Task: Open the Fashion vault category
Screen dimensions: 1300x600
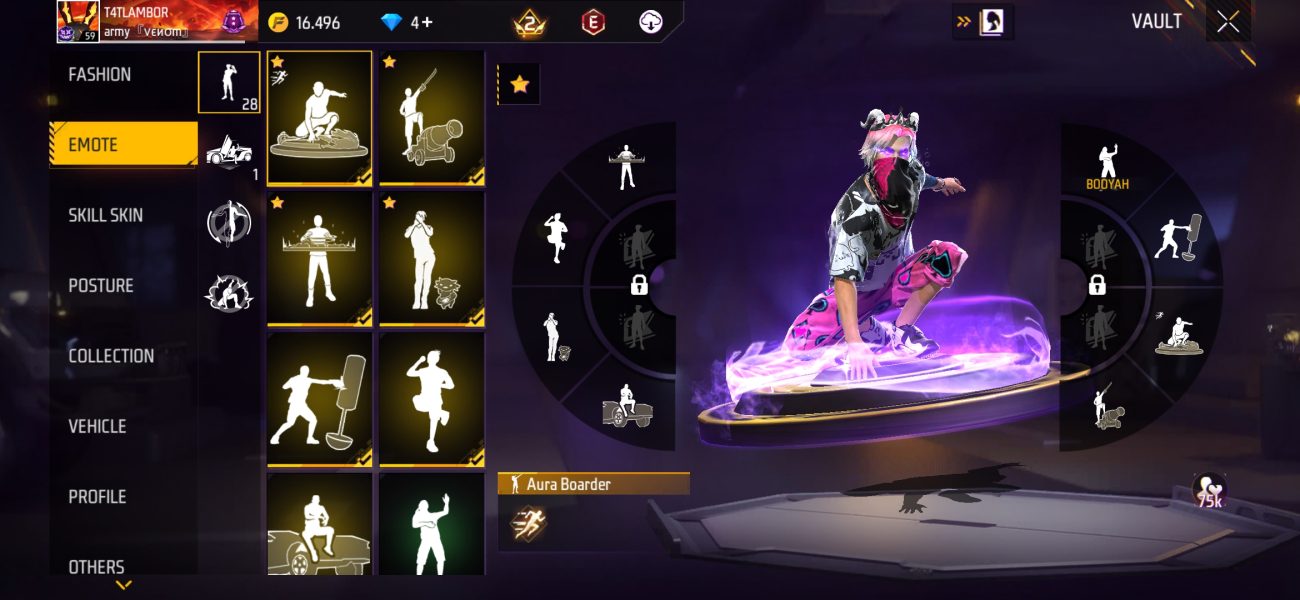Action: [x=100, y=75]
